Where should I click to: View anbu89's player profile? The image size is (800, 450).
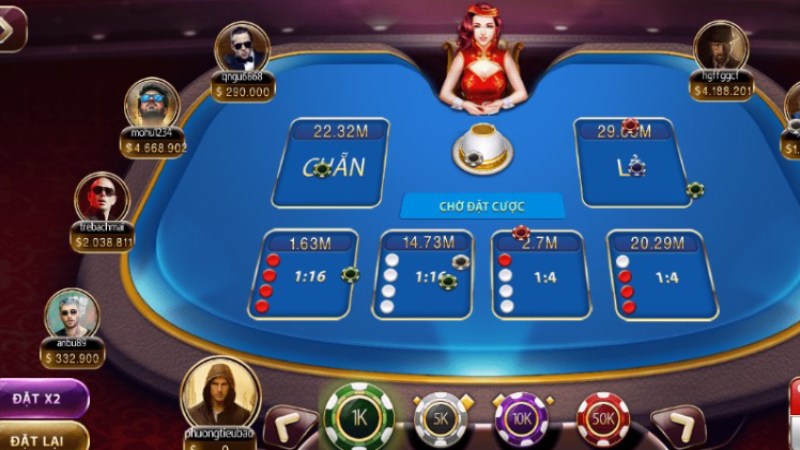coord(72,313)
